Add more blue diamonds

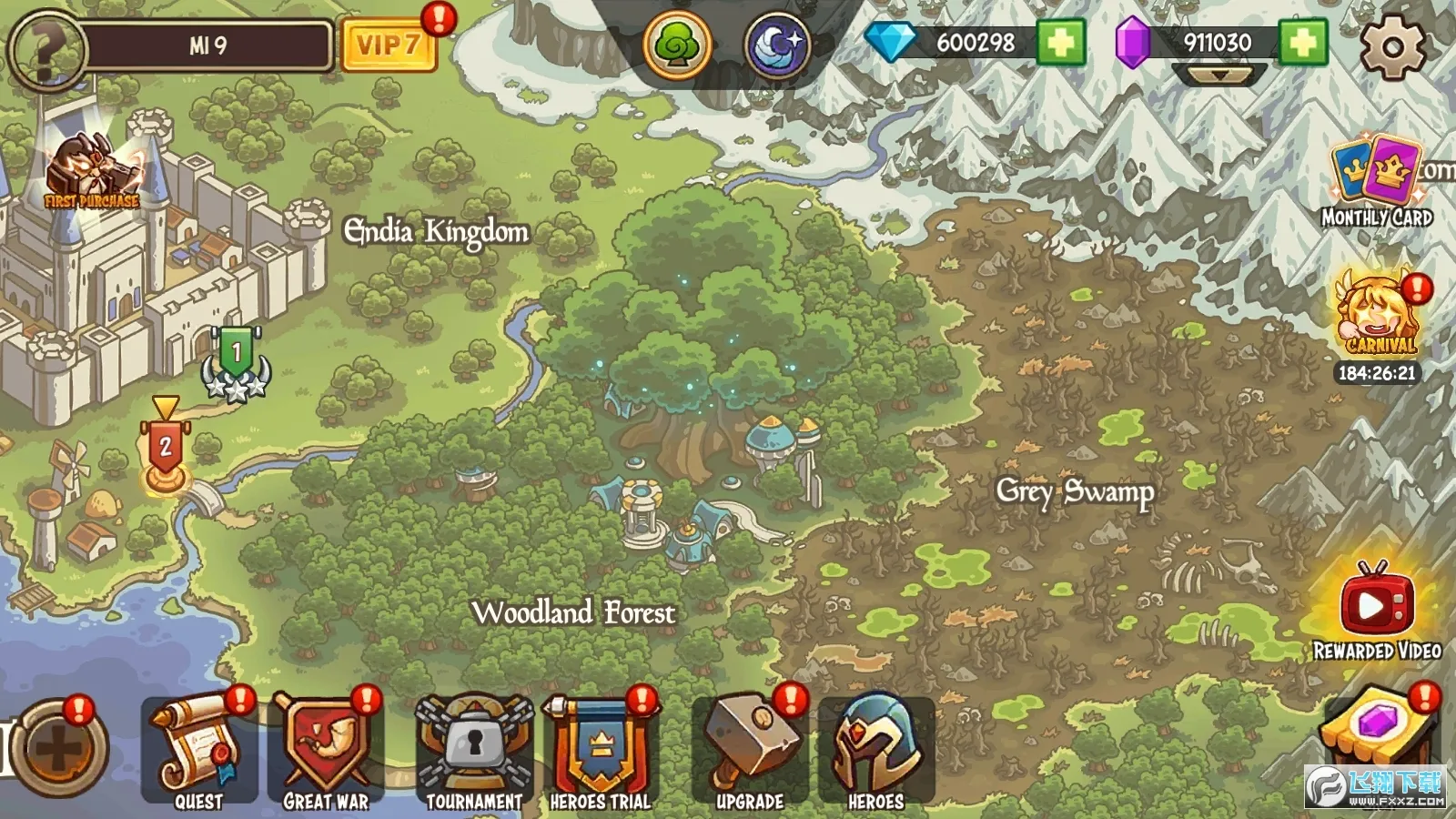[x=1061, y=43]
